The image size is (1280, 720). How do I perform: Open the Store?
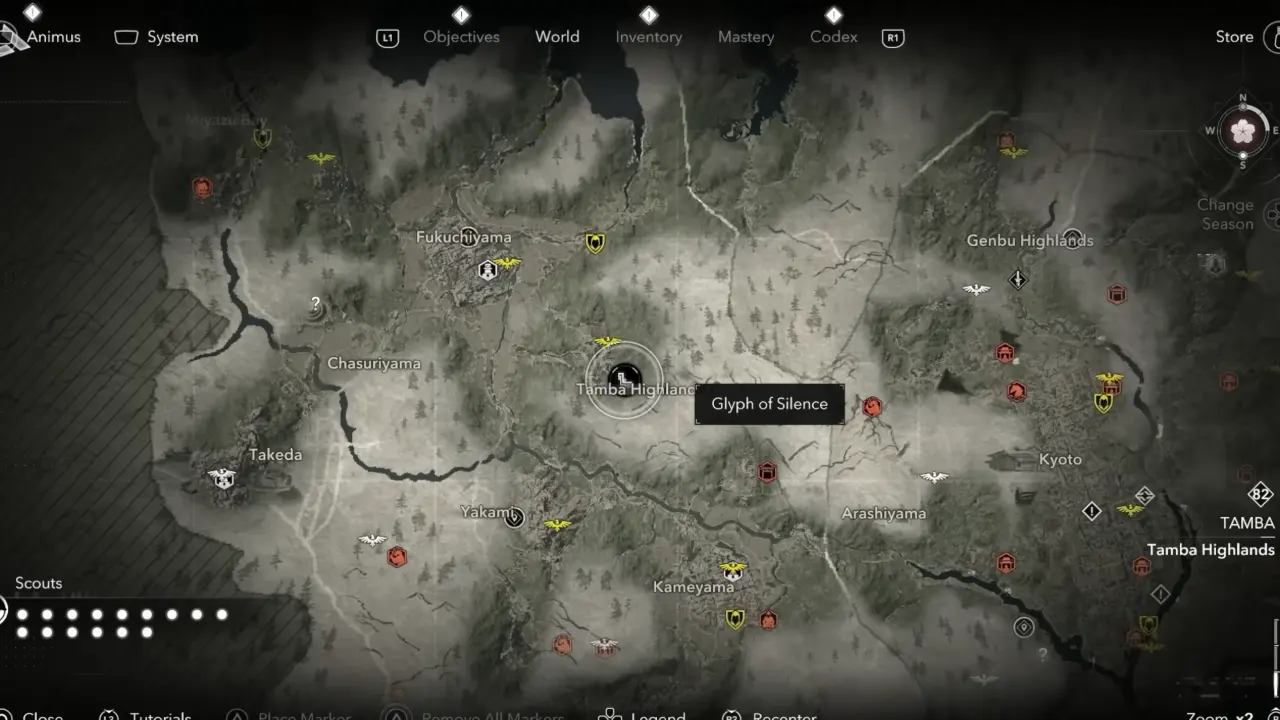(x=1234, y=37)
